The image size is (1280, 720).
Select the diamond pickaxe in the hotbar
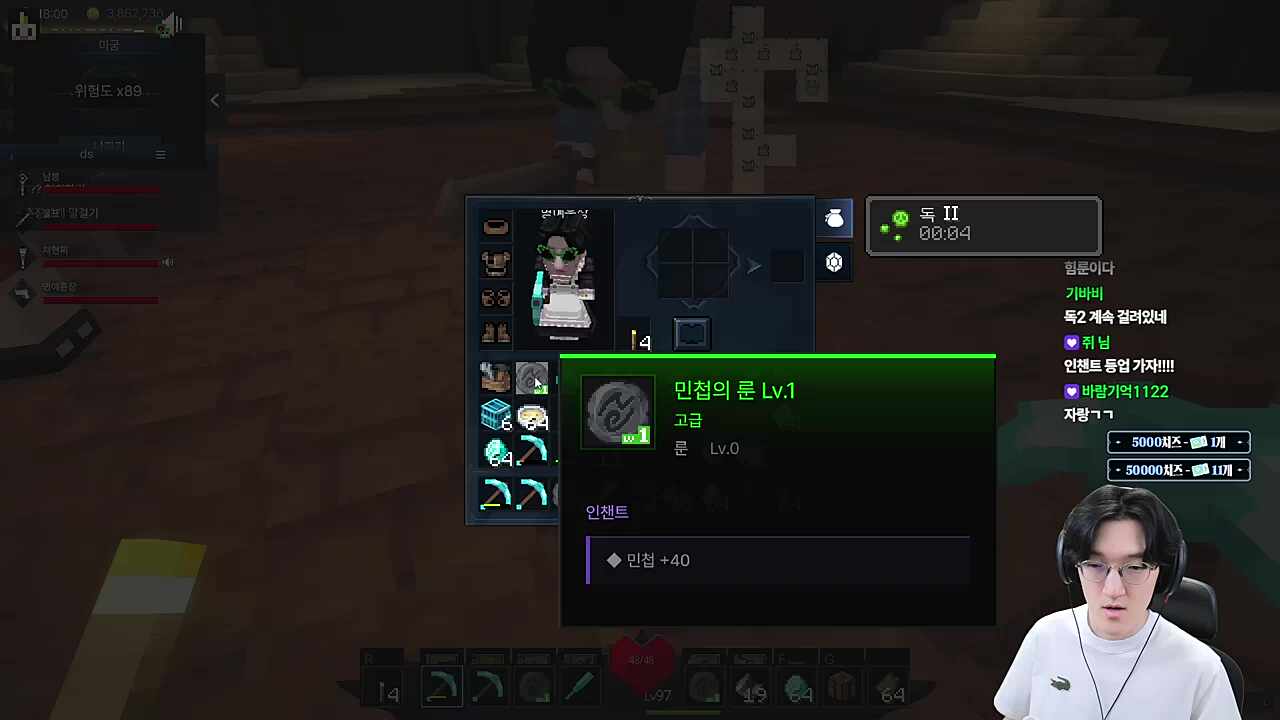(441, 690)
